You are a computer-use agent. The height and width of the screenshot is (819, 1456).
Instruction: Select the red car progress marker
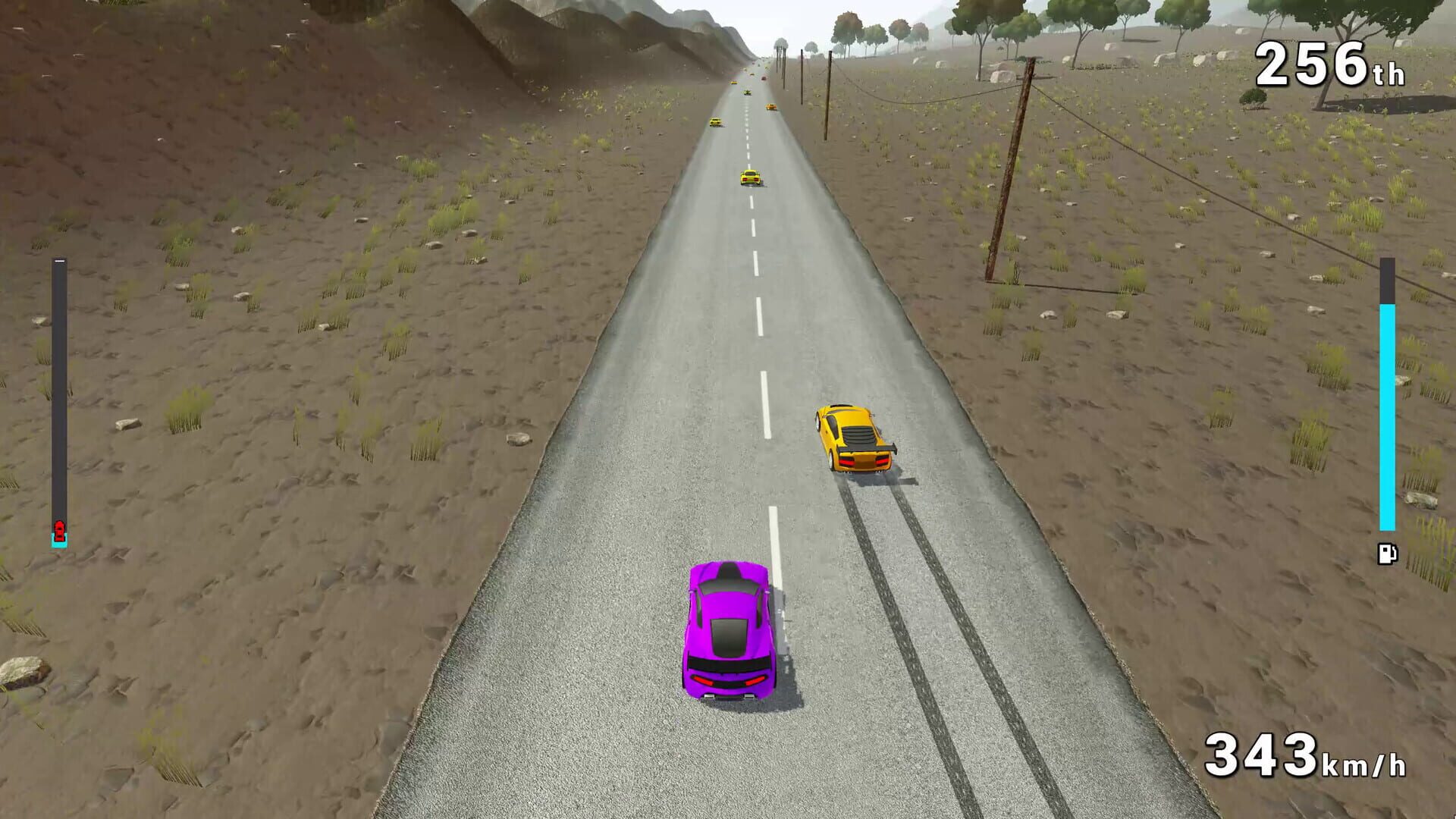click(59, 528)
